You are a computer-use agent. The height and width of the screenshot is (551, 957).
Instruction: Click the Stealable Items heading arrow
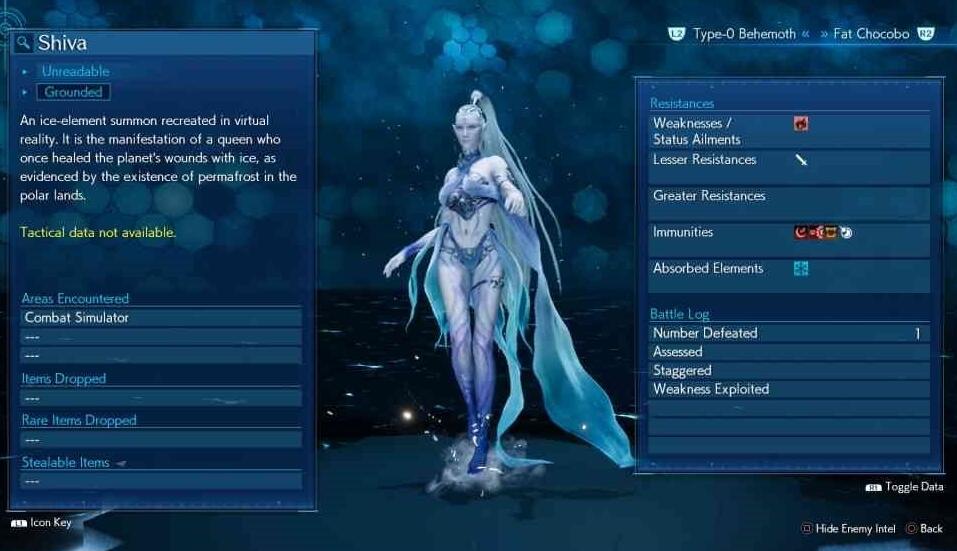coord(121,463)
